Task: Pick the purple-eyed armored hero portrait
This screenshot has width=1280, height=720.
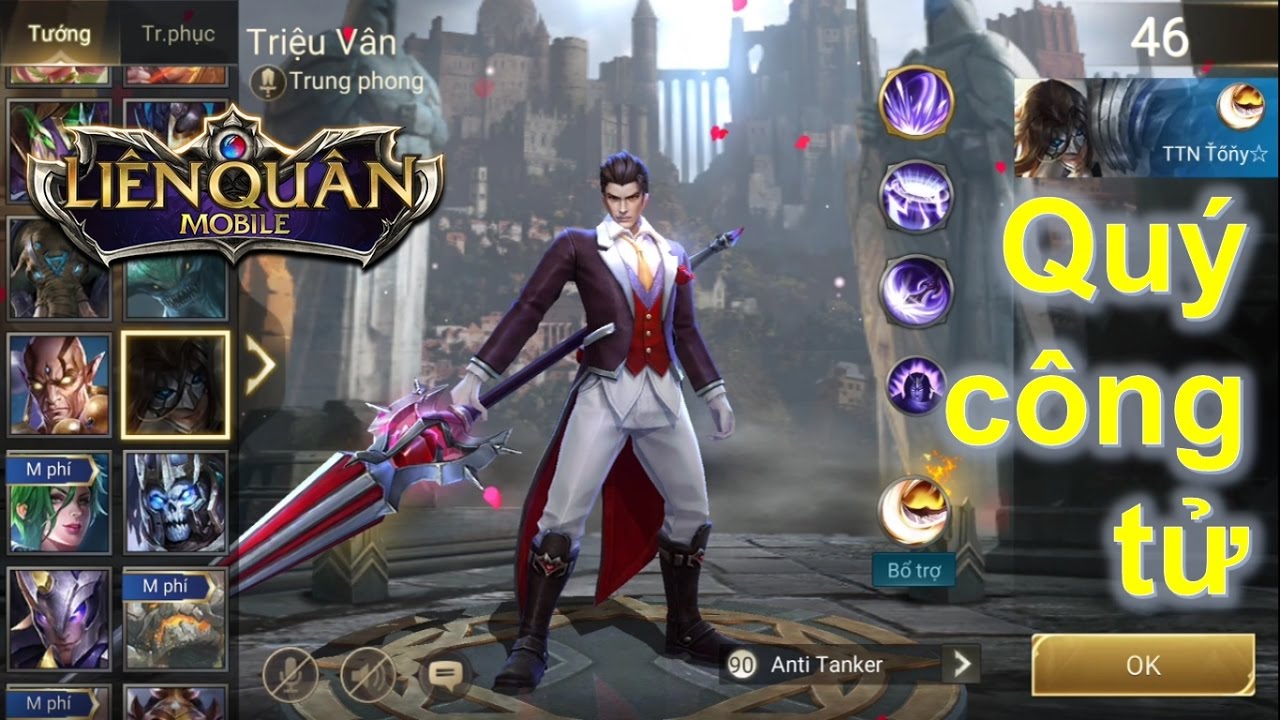Action: click(x=59, y=618)
